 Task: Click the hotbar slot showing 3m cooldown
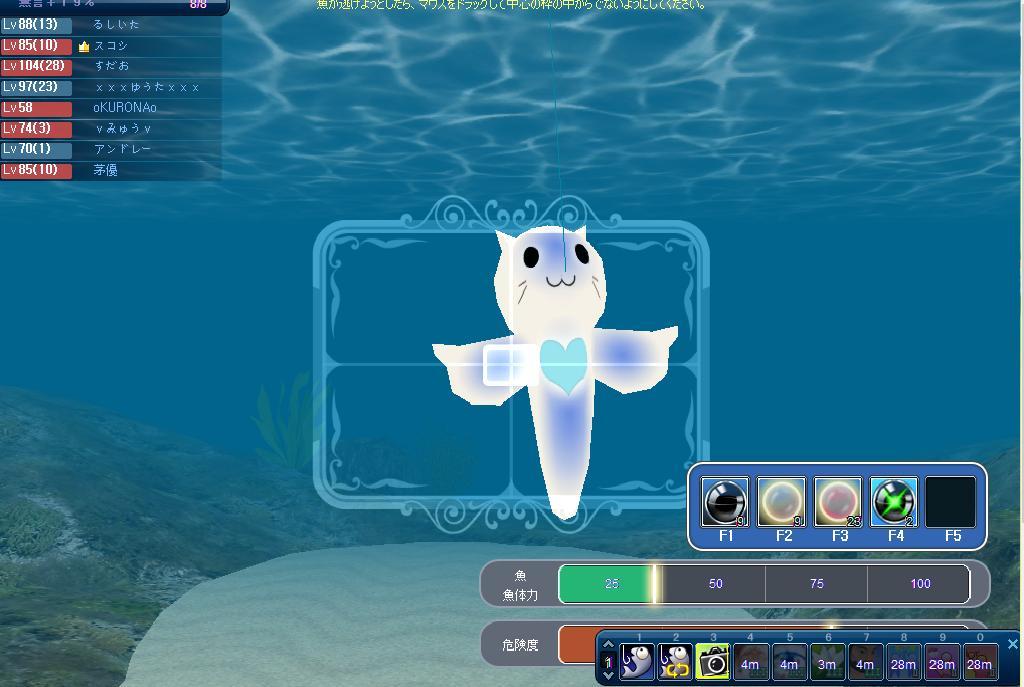[826, 663]
